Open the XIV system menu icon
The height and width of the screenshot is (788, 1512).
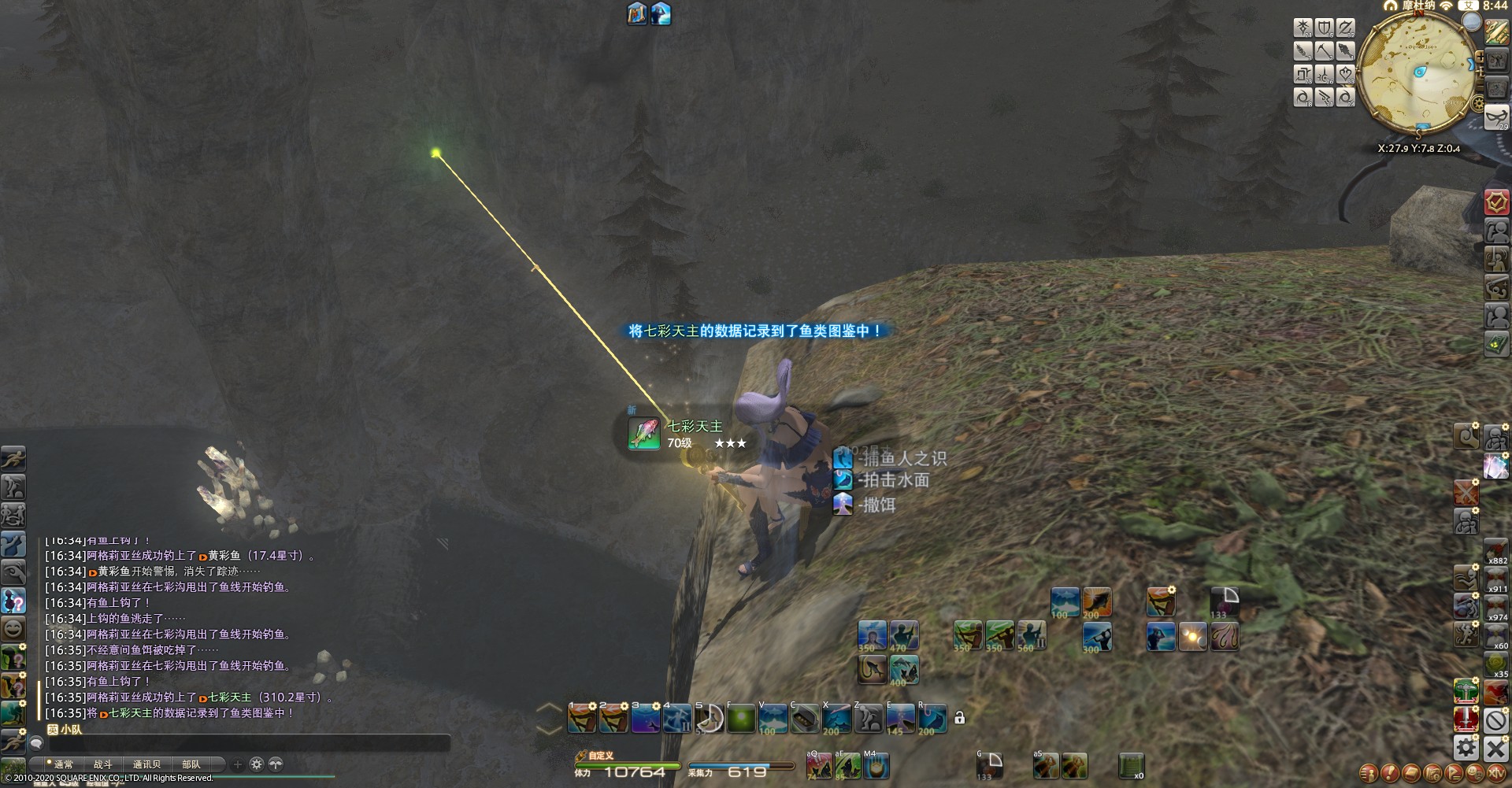click(x=1495, y=774)
